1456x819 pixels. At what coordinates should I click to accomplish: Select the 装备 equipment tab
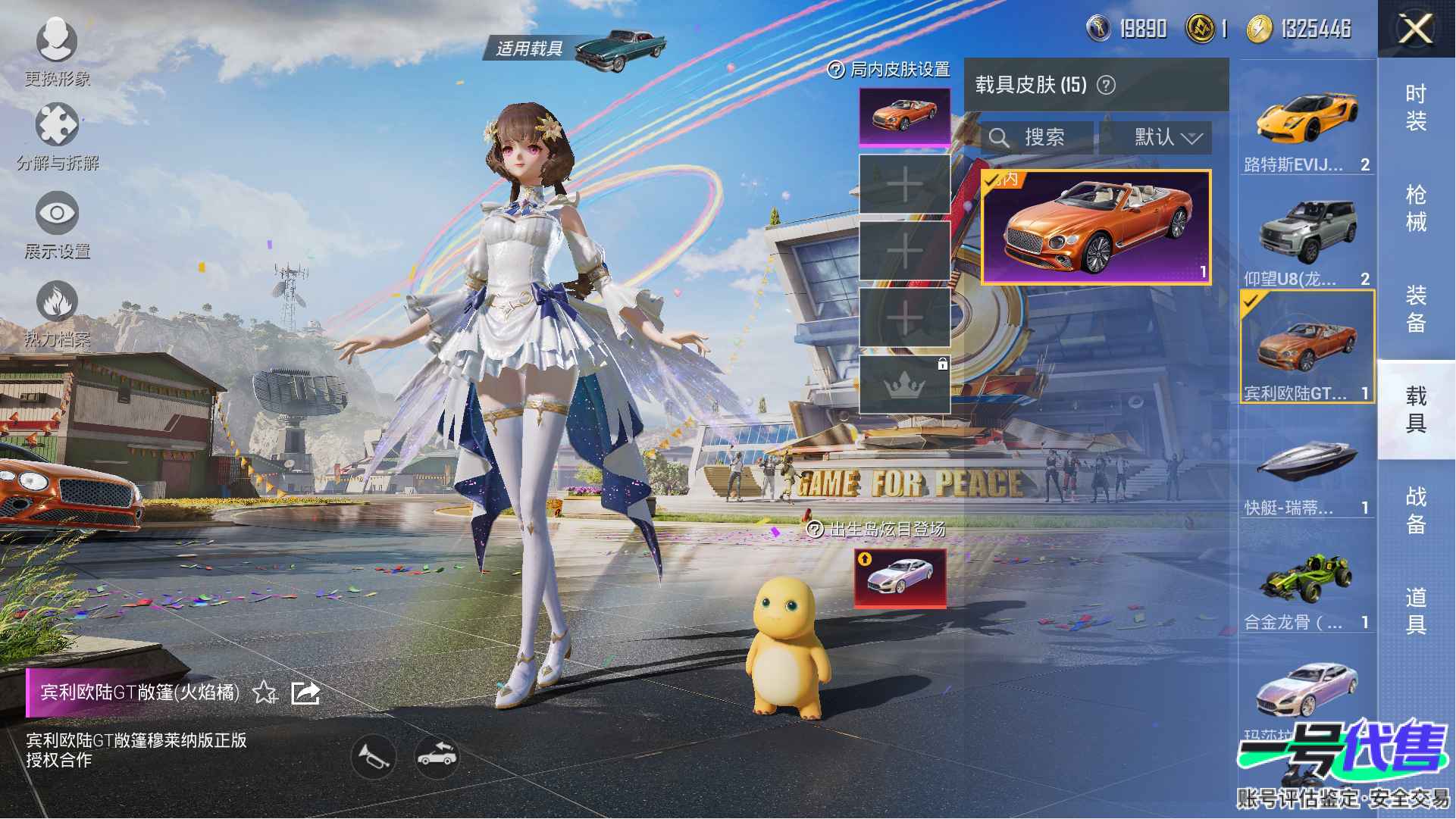point(1415,309)
